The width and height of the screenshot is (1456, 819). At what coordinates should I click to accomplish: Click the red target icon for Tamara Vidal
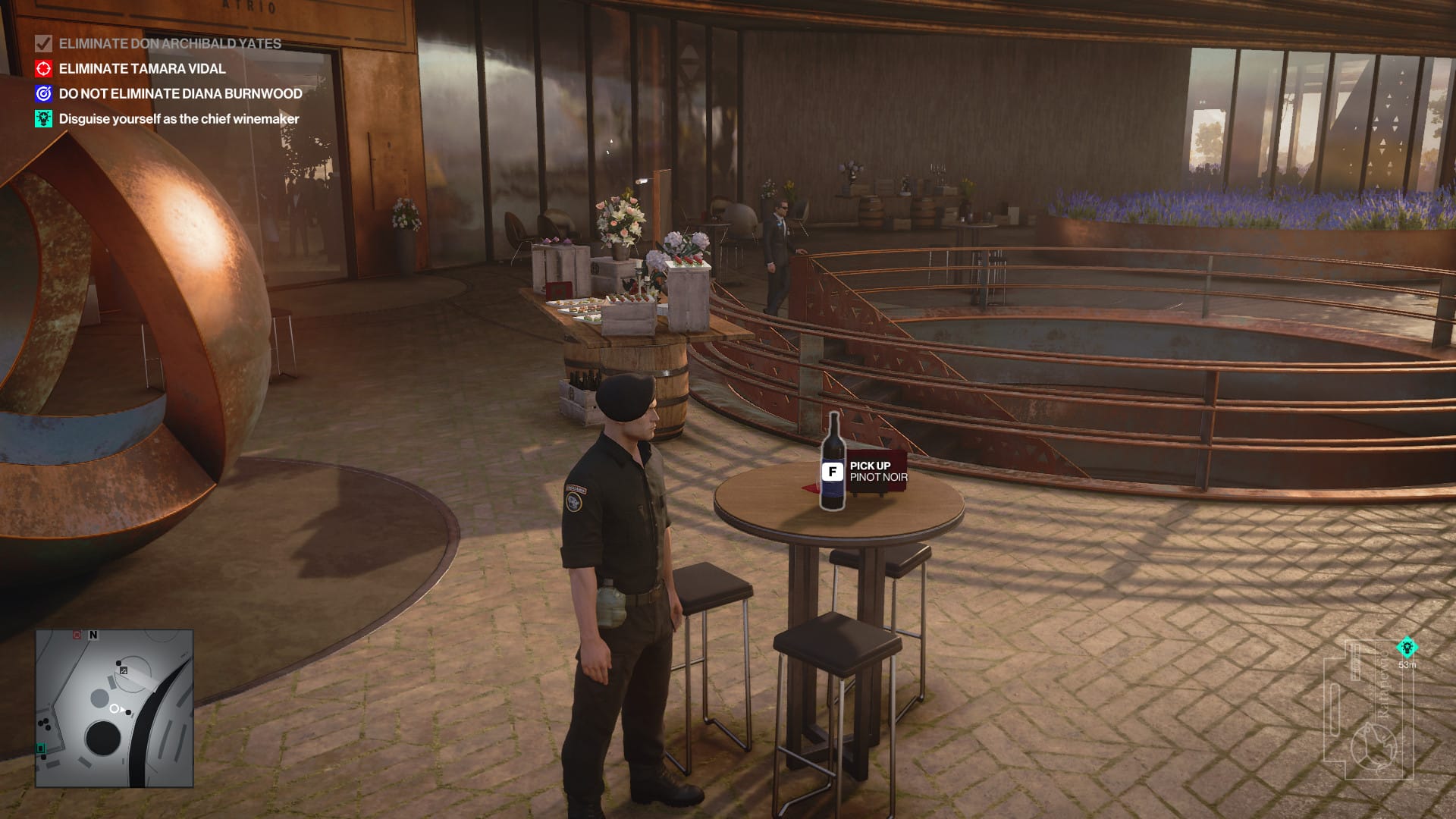[43, 69]
